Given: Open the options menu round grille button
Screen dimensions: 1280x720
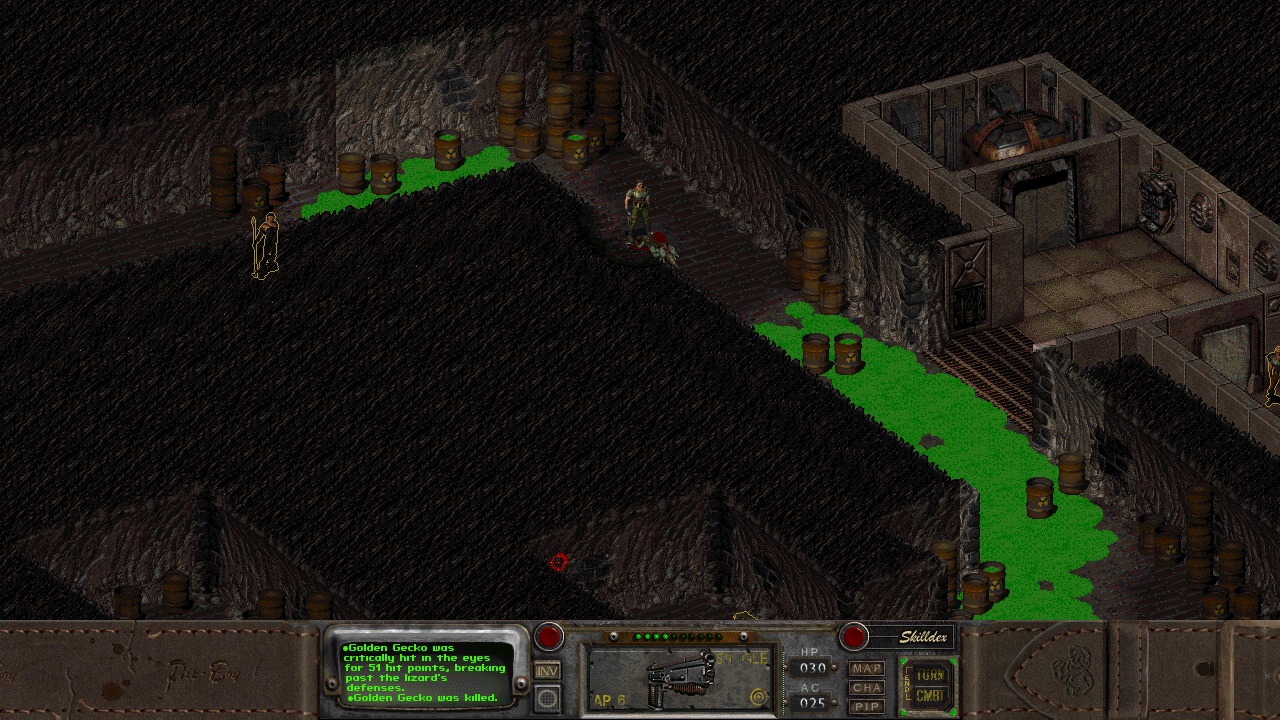Looking at the screenshot, I should (x=547, y=698).
